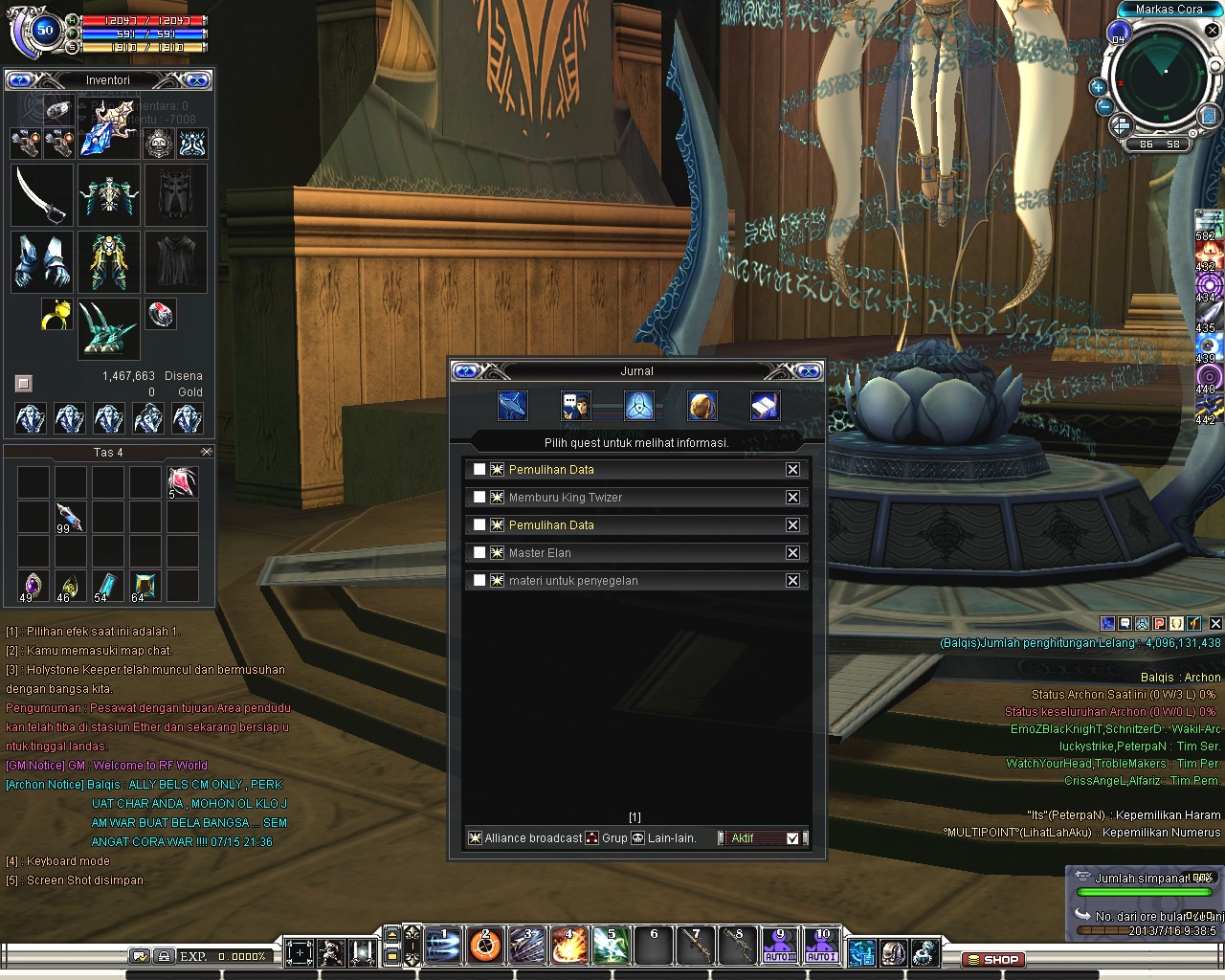Select the quest book tab in the Jurnal
Viewport: 1225px width, 980px height.
[x=766, y=406]
